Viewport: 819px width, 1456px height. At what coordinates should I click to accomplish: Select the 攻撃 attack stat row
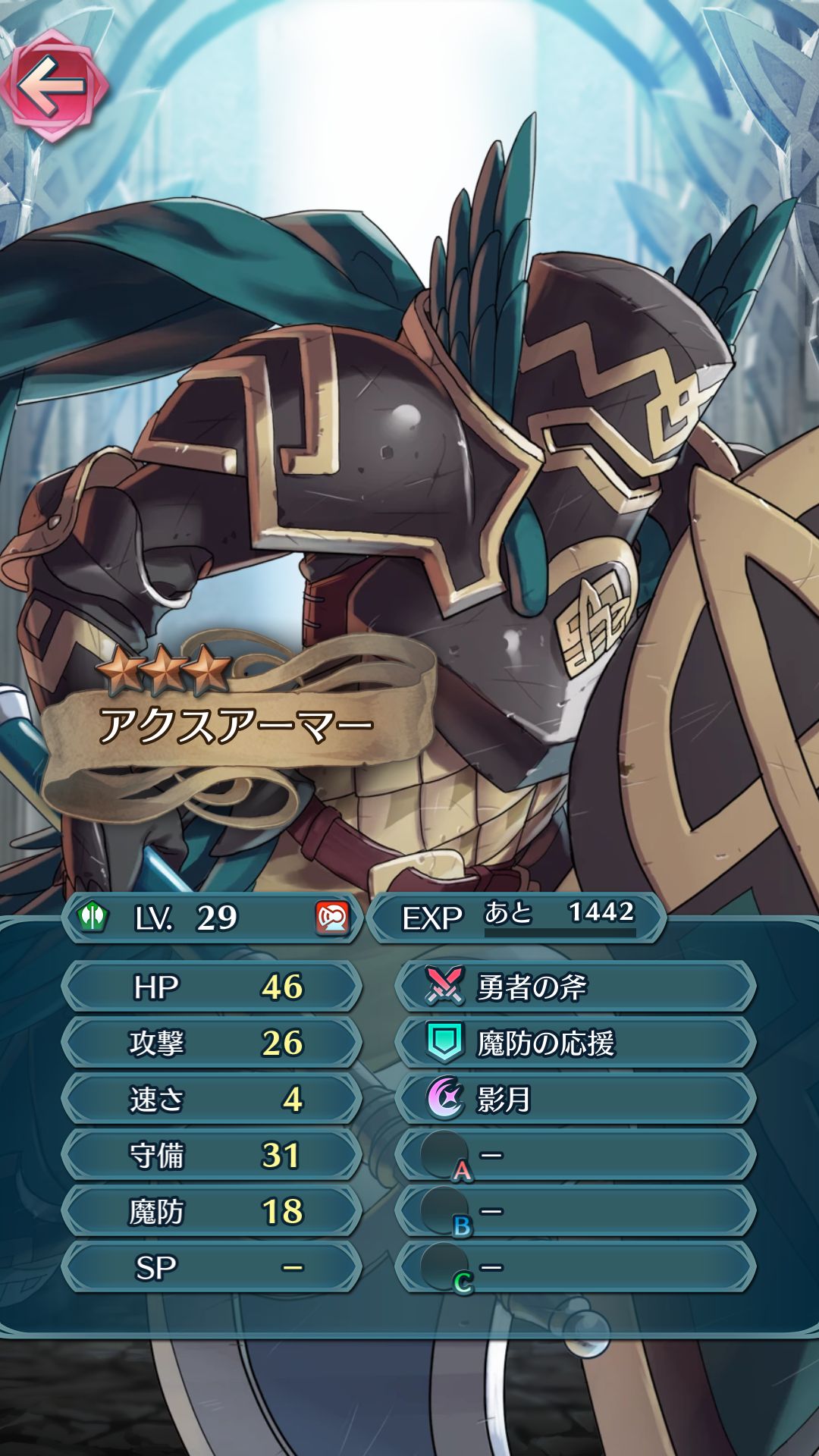point(212,1043)
